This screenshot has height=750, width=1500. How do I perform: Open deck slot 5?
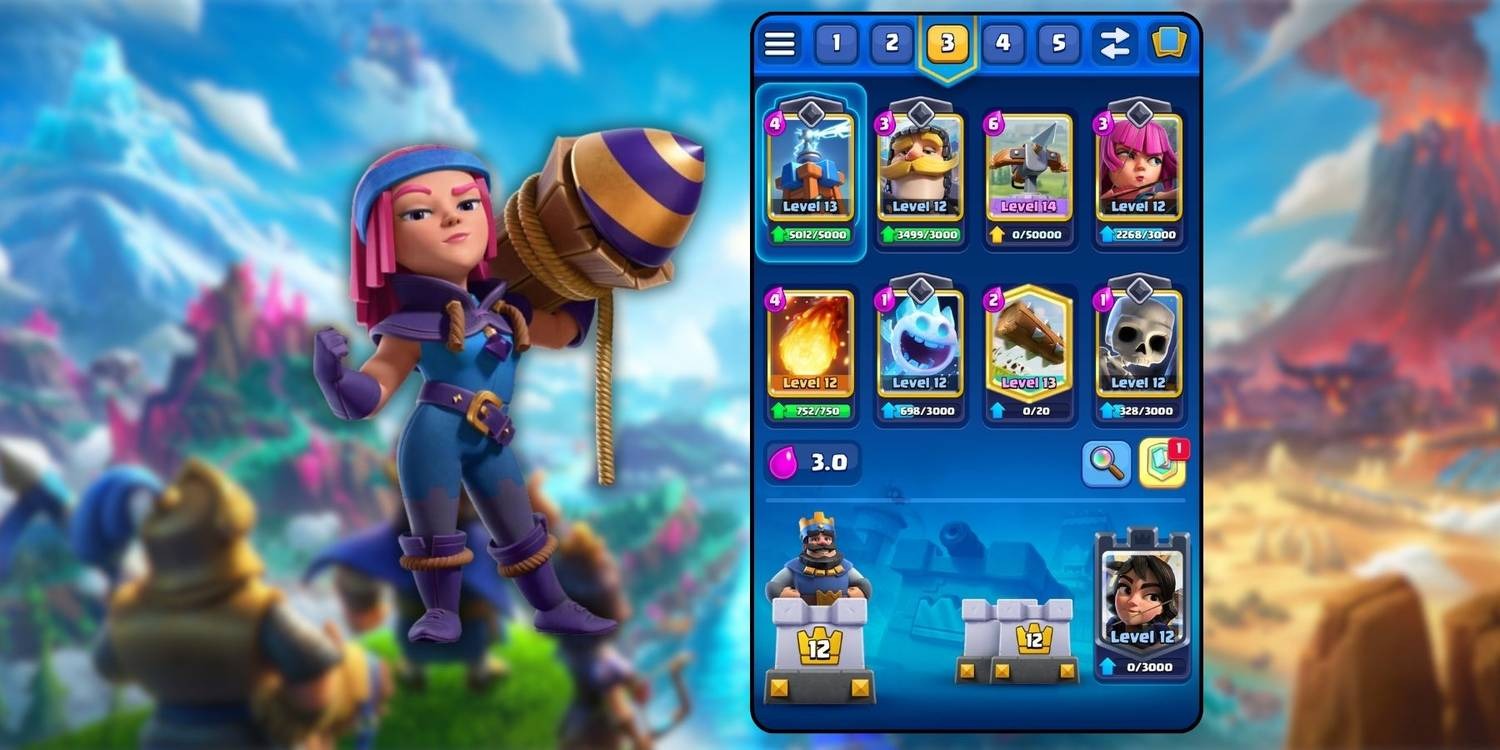coord(1058,43)
